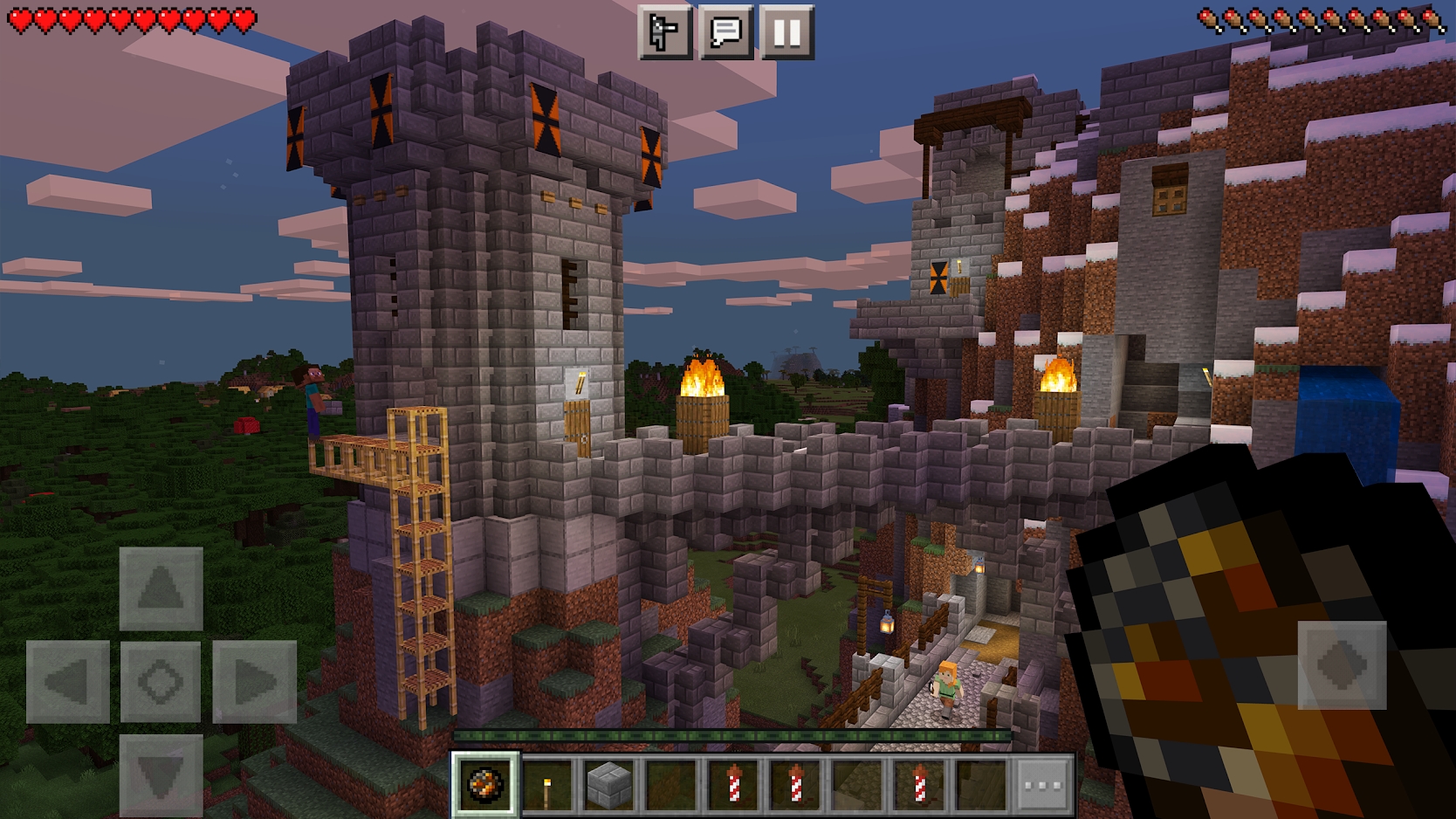Select the stone bricks in the hotbar

tap(609, 785)
